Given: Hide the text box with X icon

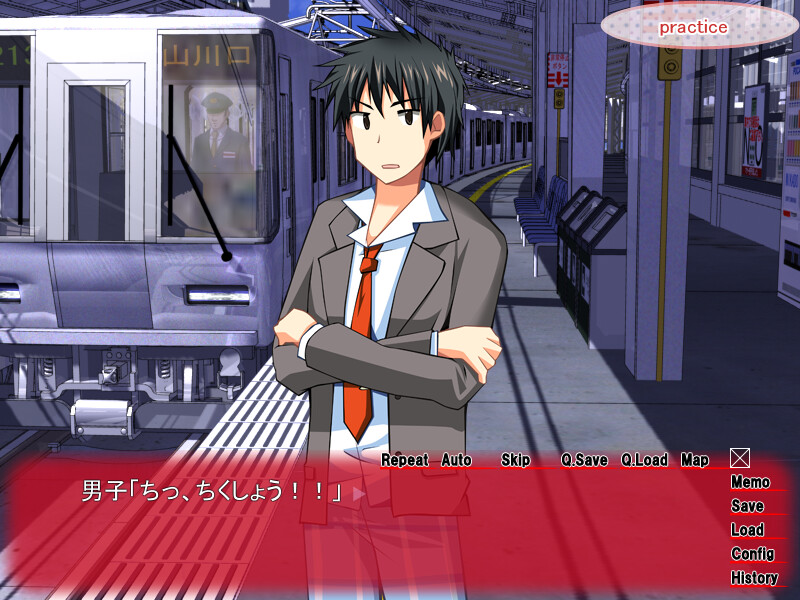Looking at the screenshot, I should pos(739,458).
